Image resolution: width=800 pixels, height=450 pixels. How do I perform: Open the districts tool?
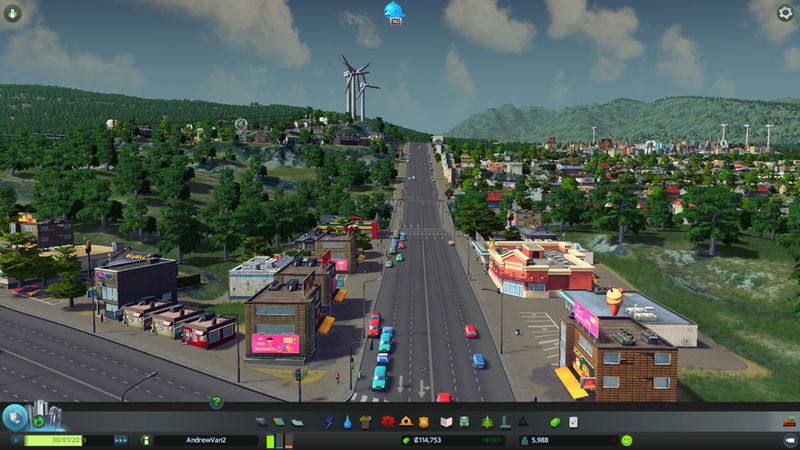[295, 422]
